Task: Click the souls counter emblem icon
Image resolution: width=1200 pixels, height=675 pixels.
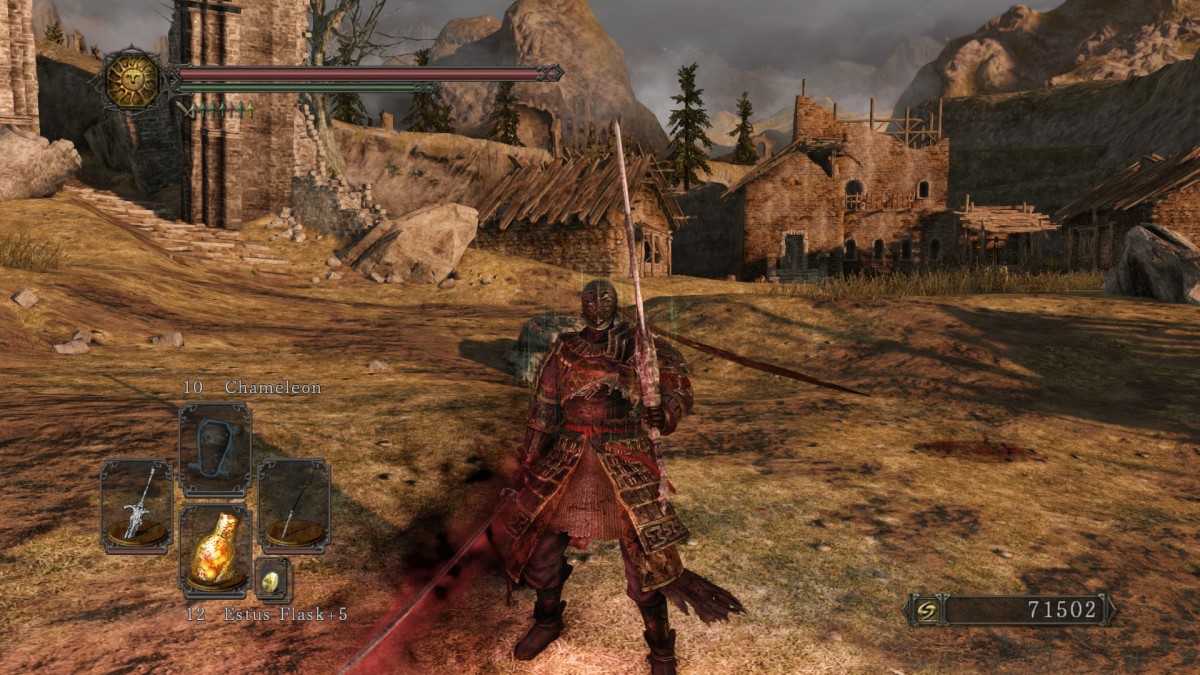Action: [x=926, y=610]
